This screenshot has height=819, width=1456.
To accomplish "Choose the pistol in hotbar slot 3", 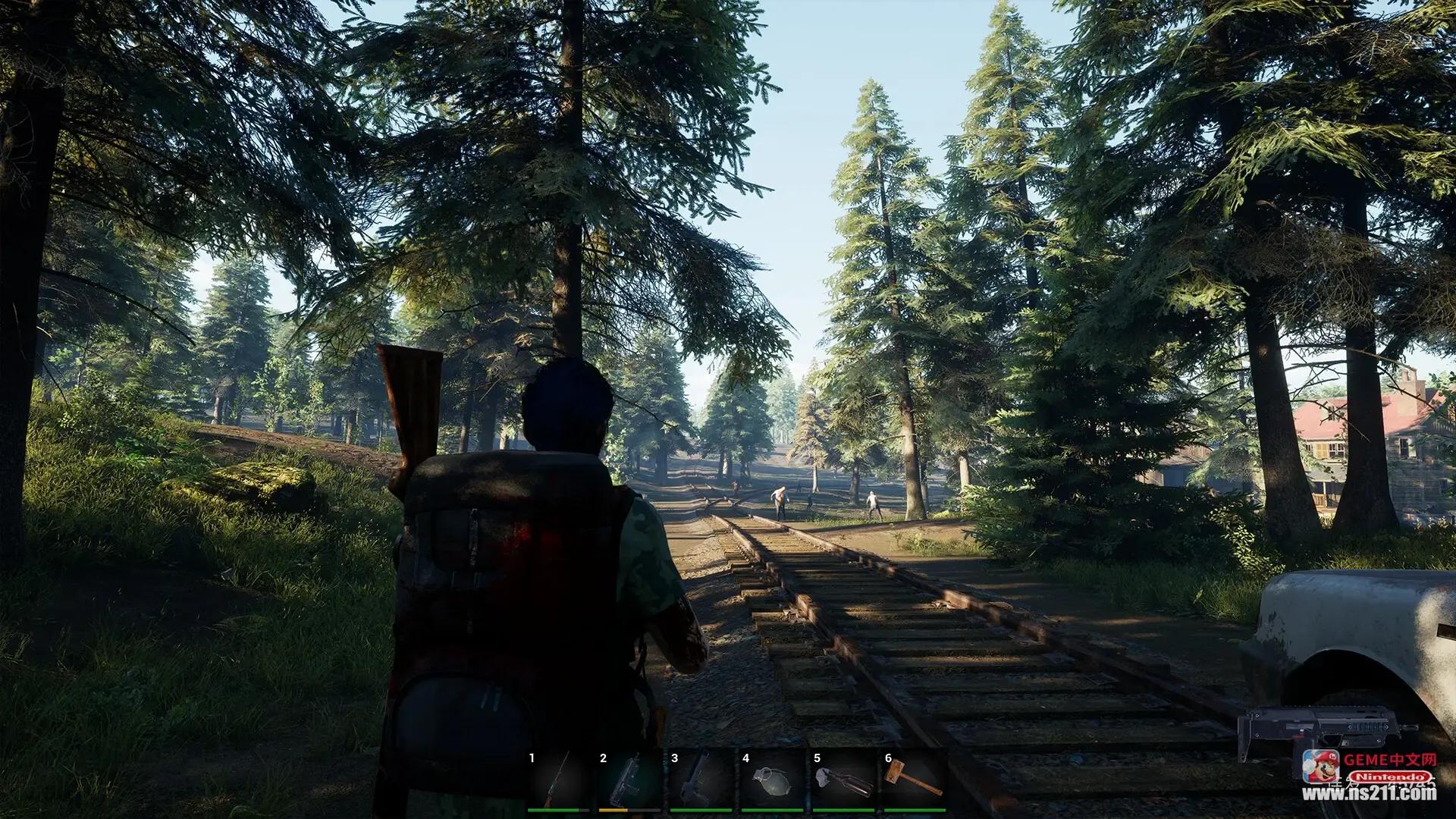I will 701,780.
